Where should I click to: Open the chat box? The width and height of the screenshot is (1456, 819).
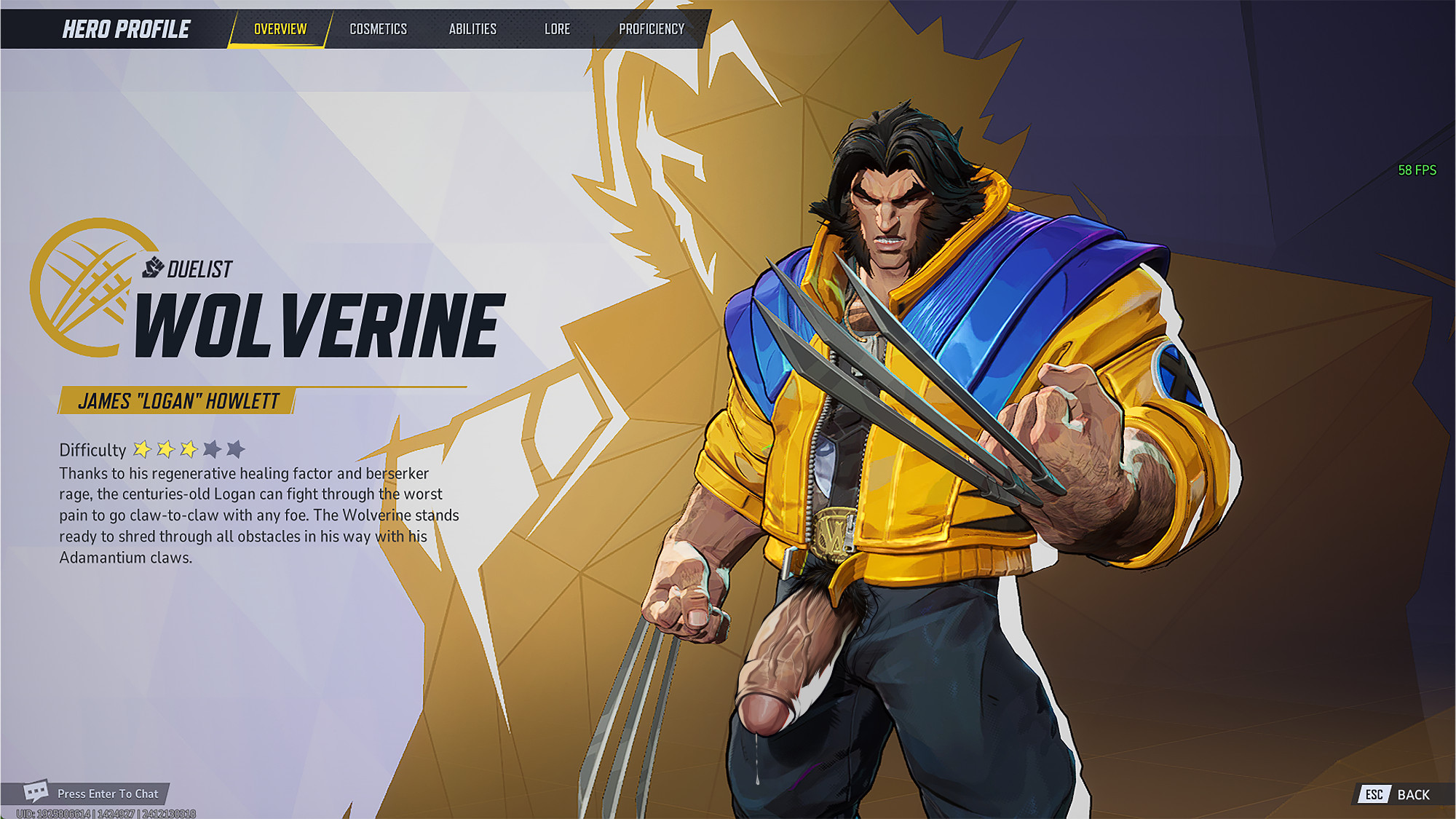(93, 794)
